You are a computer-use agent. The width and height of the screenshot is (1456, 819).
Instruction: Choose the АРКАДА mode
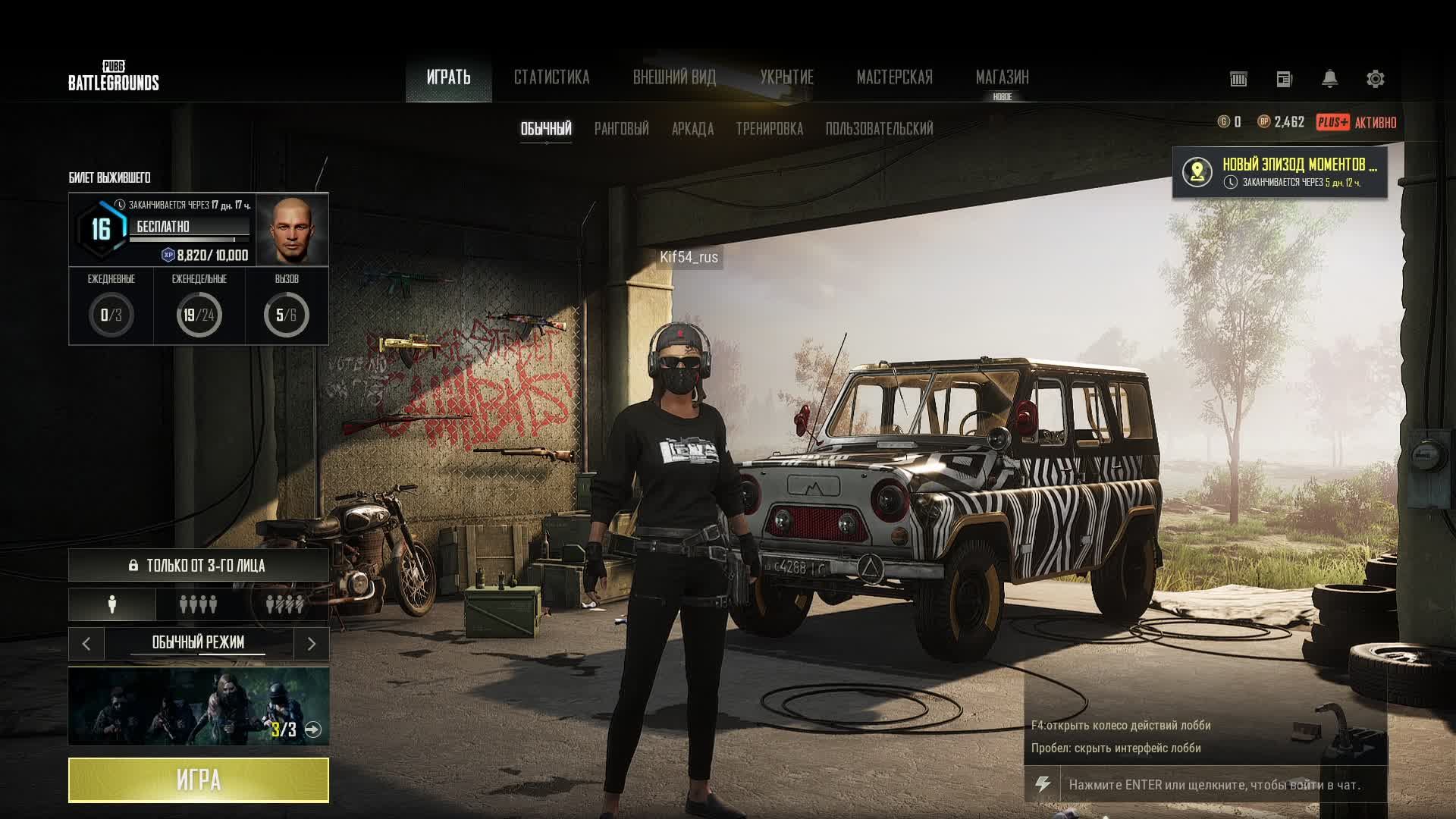[x=692, y=129]
